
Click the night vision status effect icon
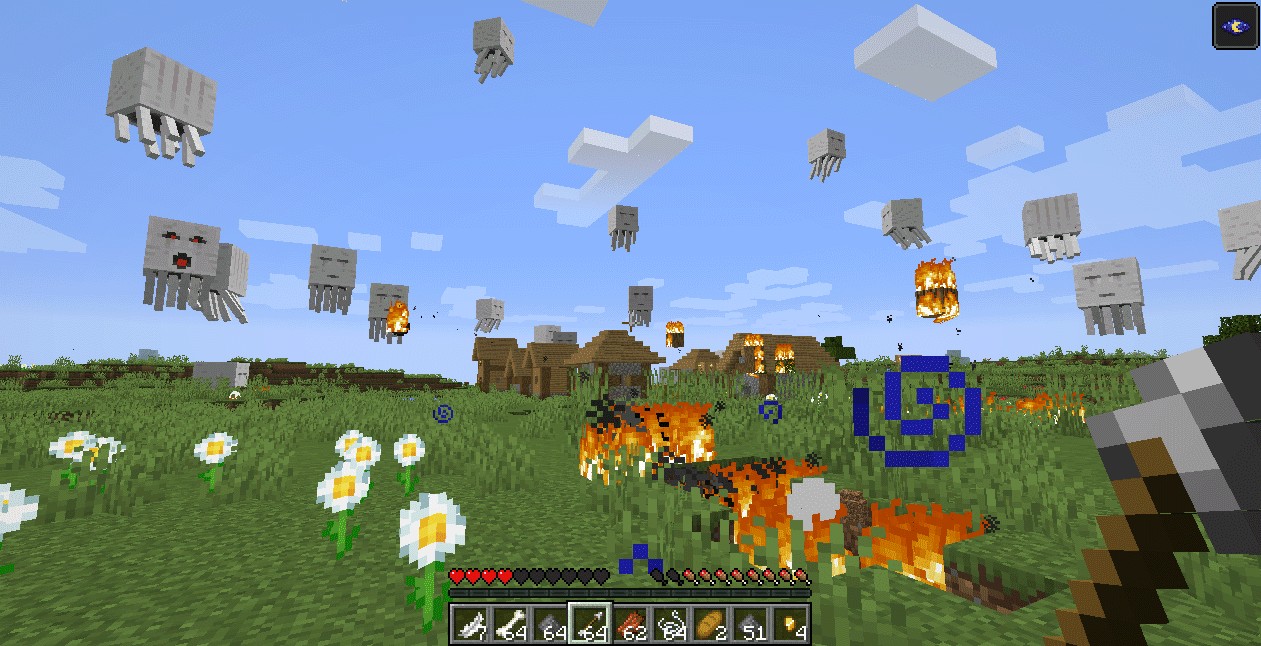[x=1235, y=25]
